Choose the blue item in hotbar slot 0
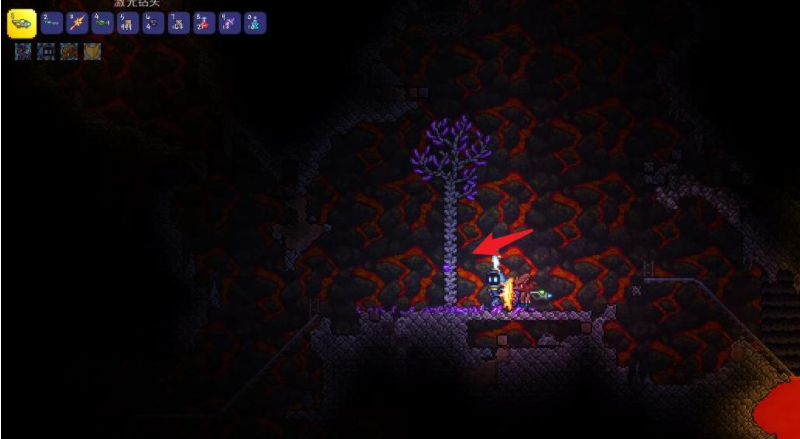This screenshot has width=800, height=439. pos(254,24)
